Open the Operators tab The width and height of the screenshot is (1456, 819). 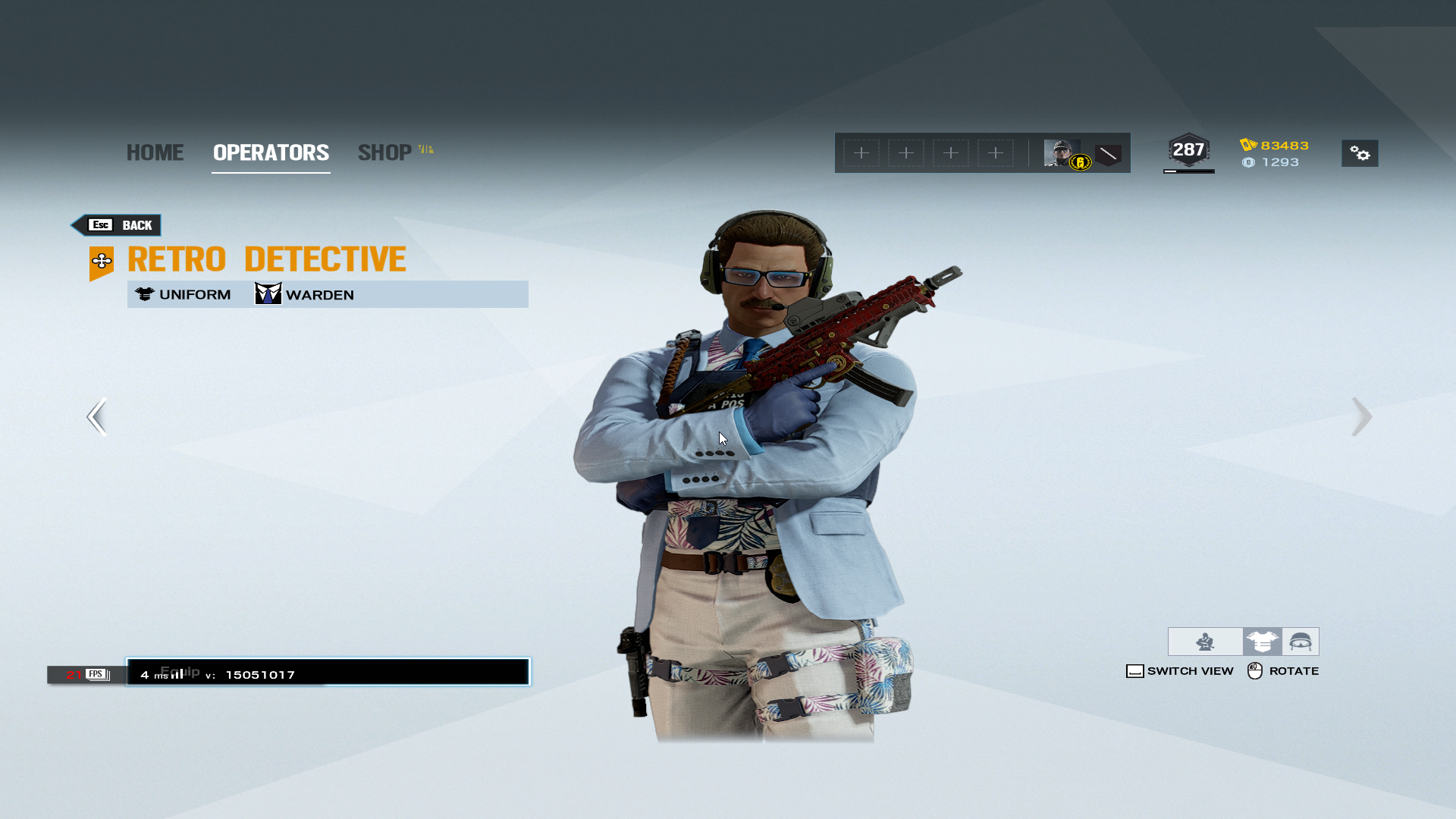271,152
